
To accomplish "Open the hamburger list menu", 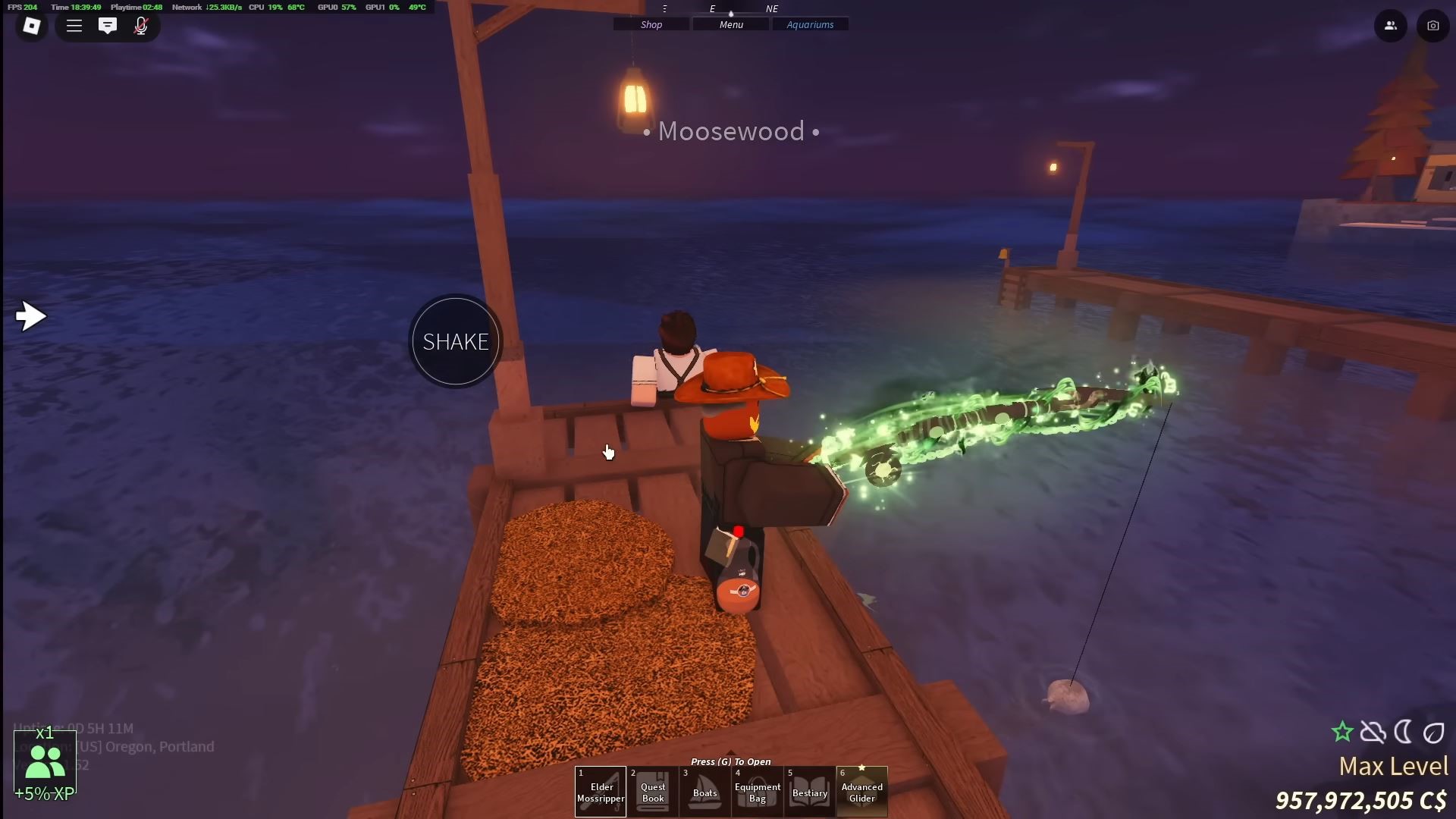I will (x=74, y=26).
